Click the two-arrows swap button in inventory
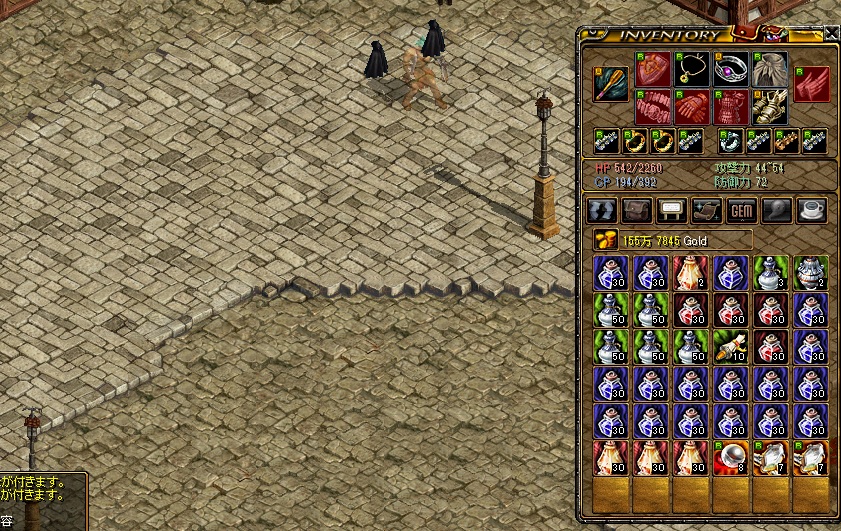 click(602, 210)
